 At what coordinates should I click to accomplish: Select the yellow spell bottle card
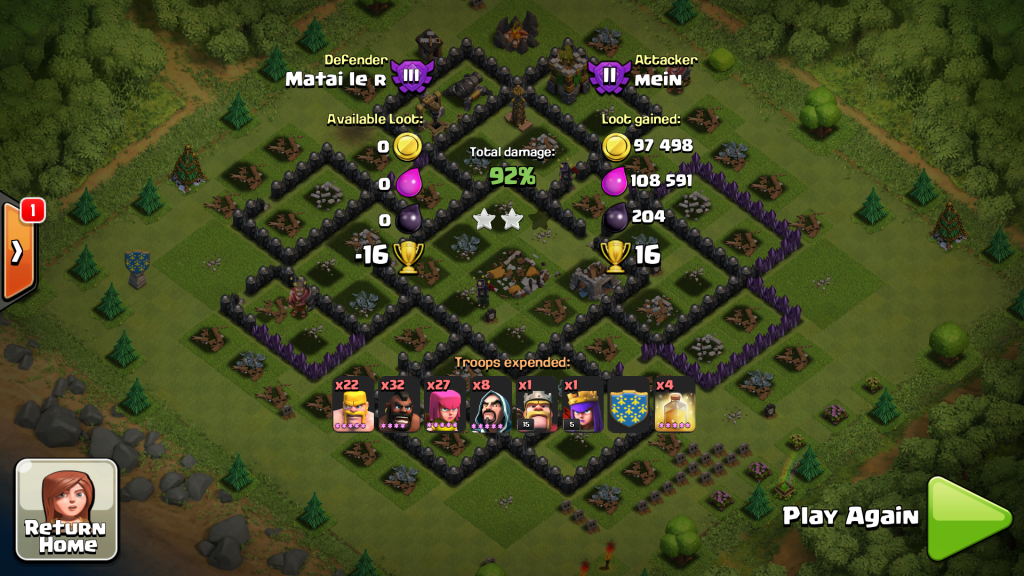pyautogui.click(x=675, y=405)
